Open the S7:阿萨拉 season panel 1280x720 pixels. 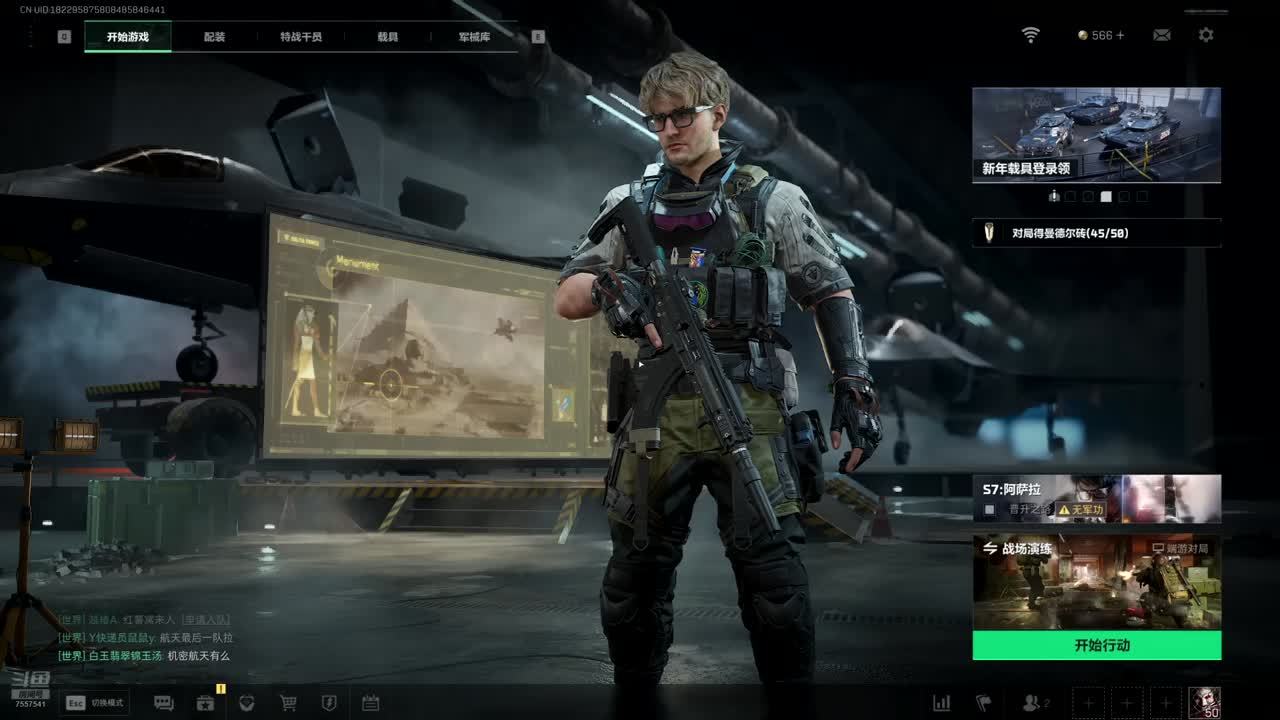[x=1096, y=498]
